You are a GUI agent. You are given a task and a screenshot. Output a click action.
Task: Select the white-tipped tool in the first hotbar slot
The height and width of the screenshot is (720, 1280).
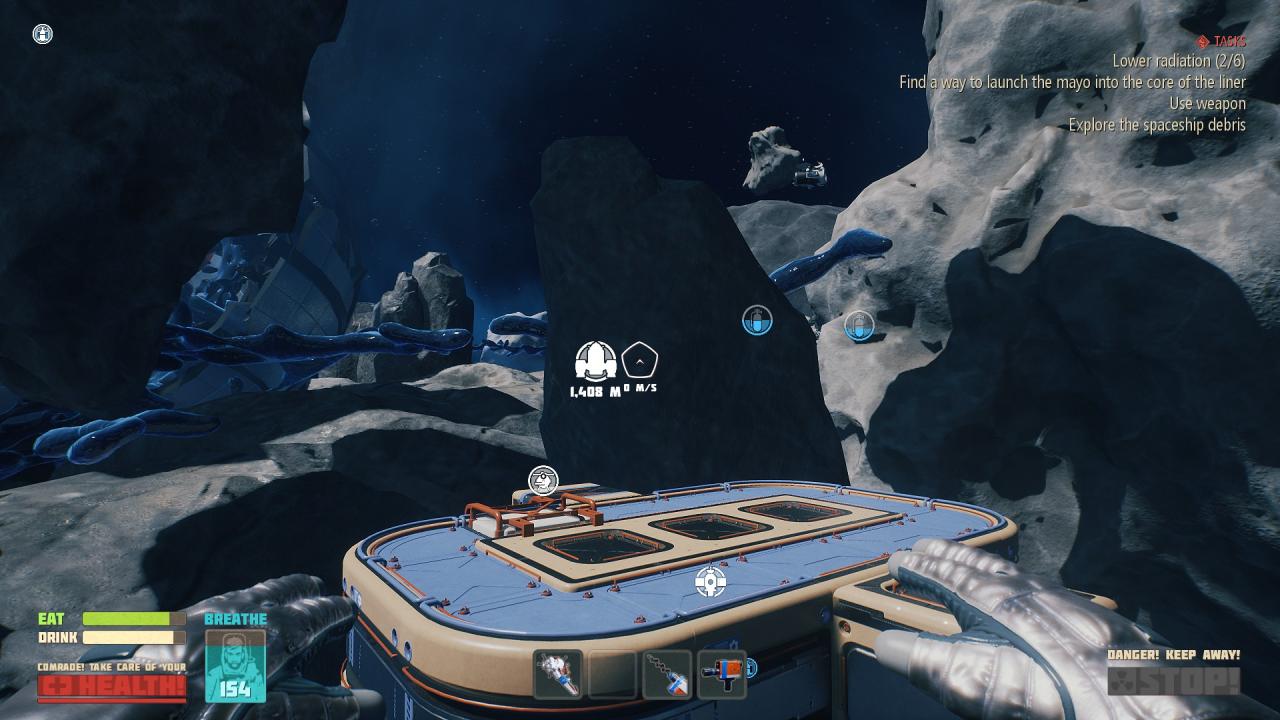(x=558, y=674)
